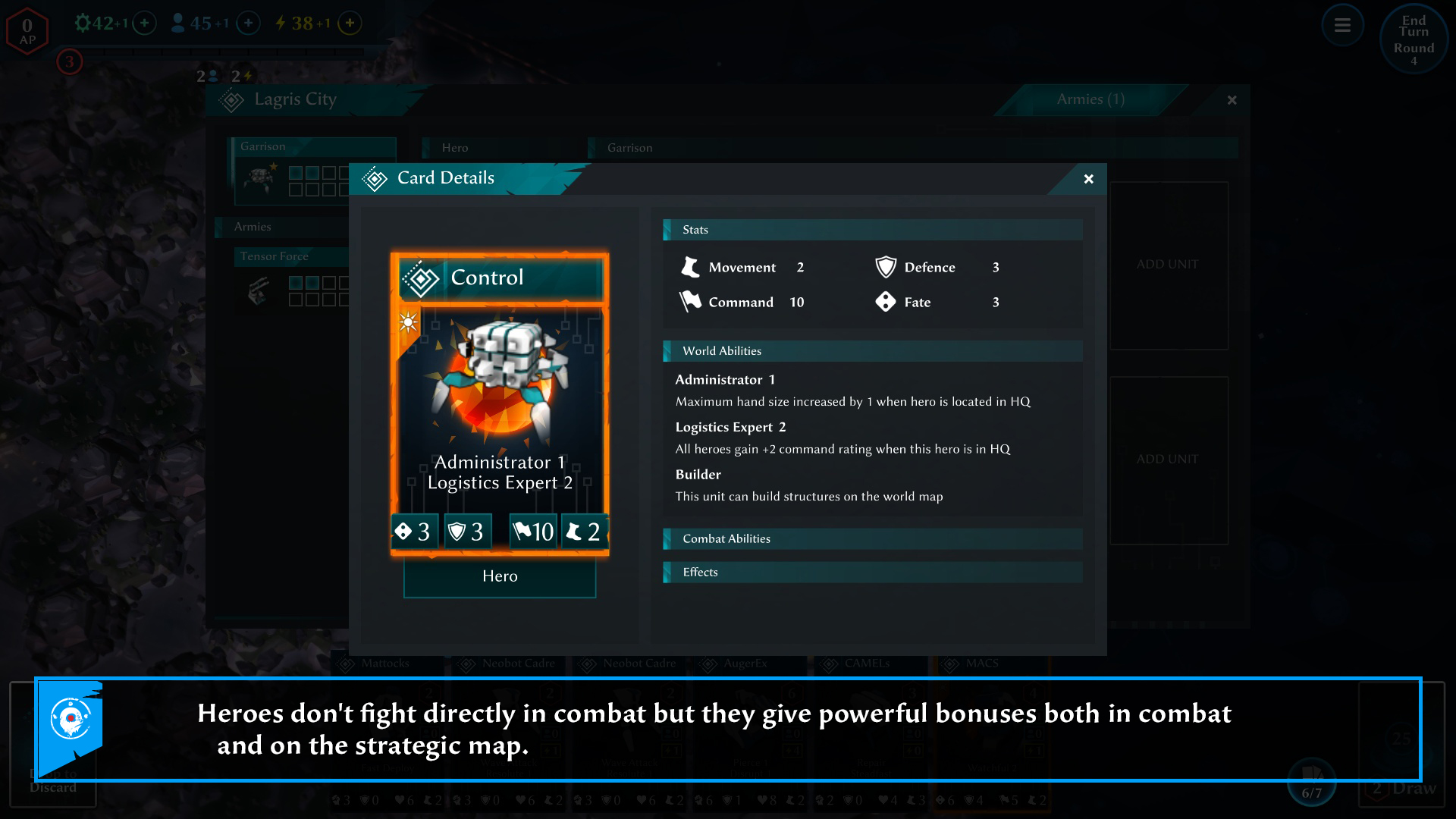
Task: Switch to the Armies (1) tab
Action: [x=1090, y=99]
